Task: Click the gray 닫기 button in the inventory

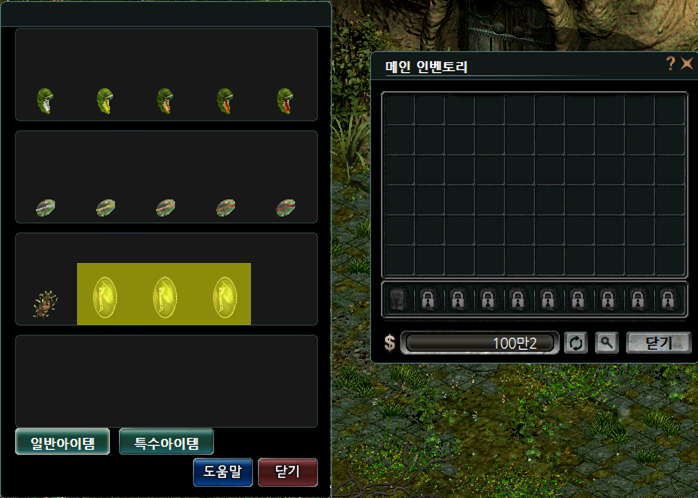Action: coord(658,343)
